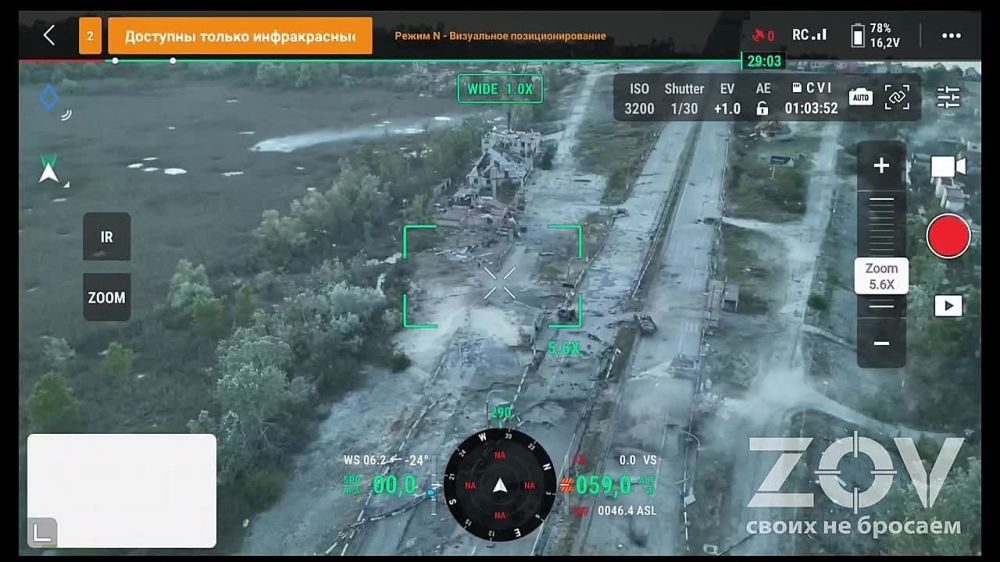Start recording with the red button
Image resolution: width=1000 pixels, height=562 pixels.
pyautogui.click(x=948, y=237)
